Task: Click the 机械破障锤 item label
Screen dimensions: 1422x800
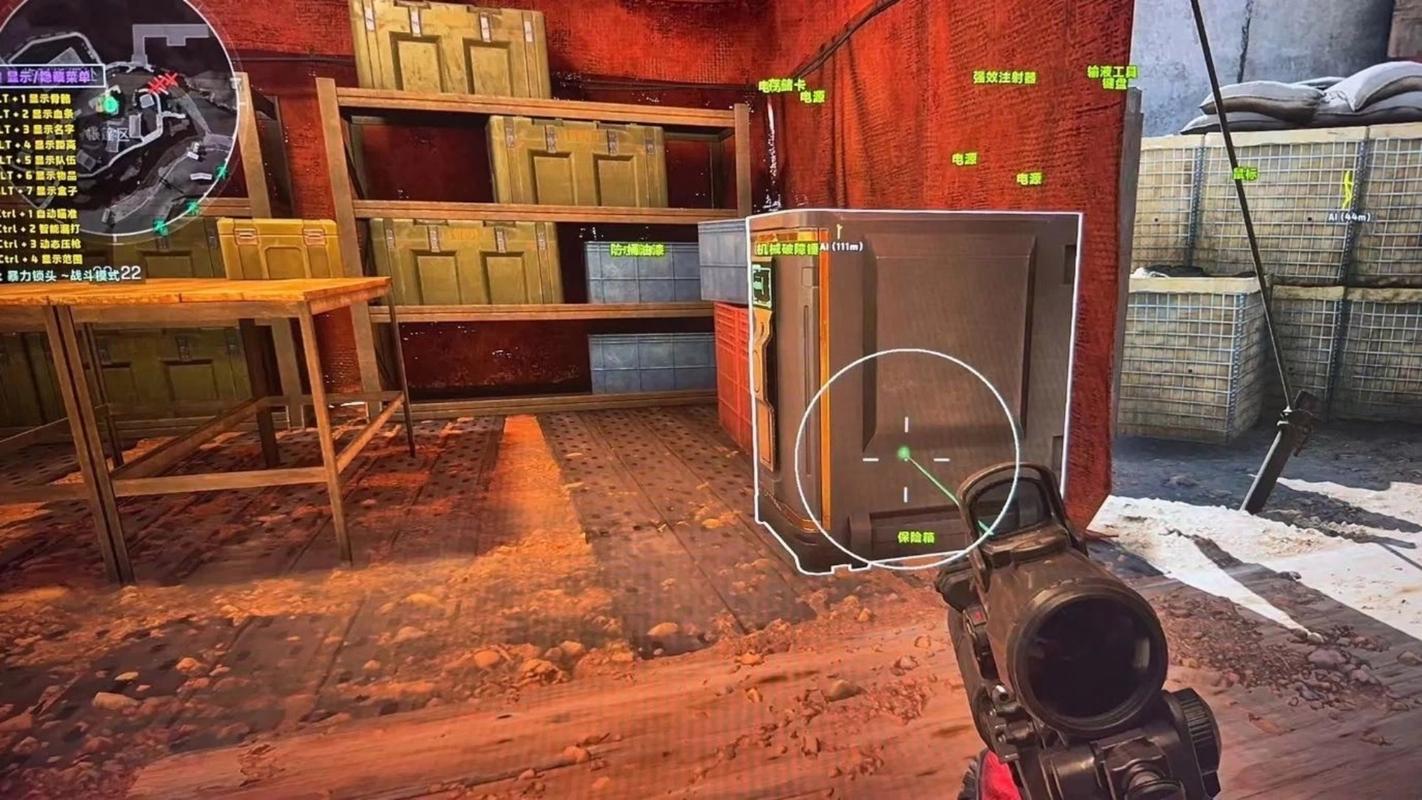Action: [x=786, y=248]
